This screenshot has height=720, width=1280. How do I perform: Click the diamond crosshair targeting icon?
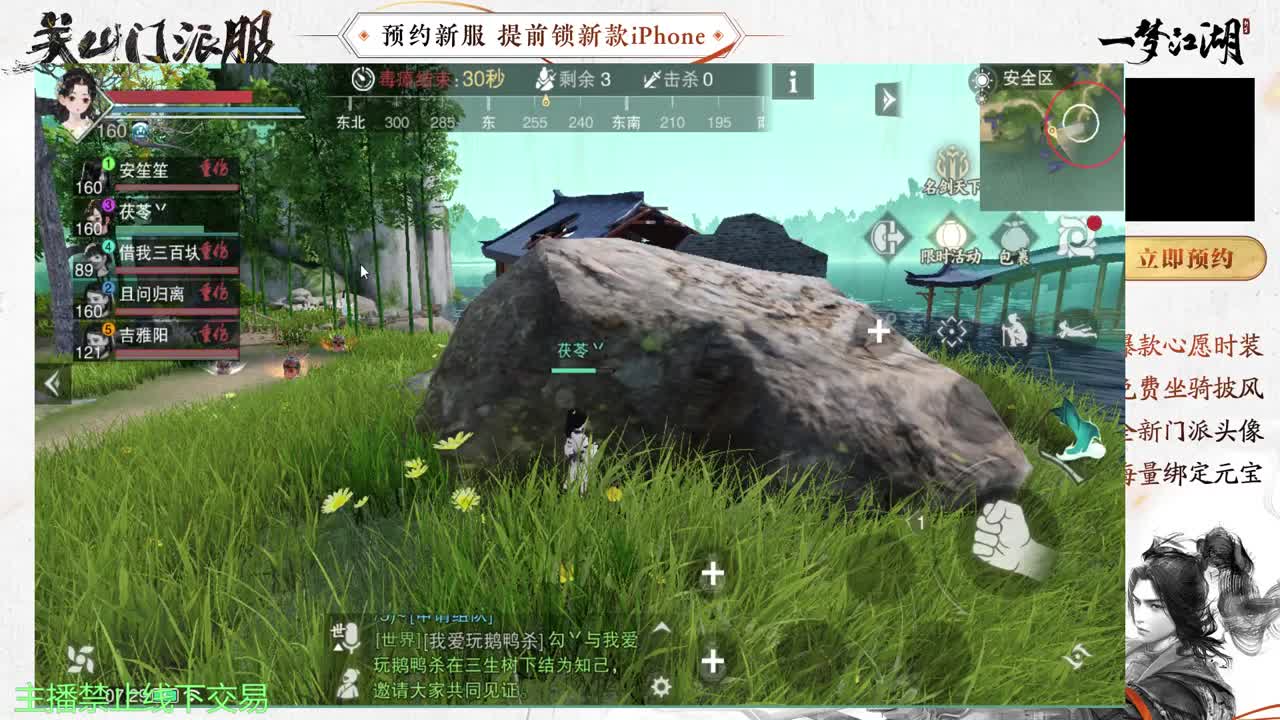pos(951,331)
